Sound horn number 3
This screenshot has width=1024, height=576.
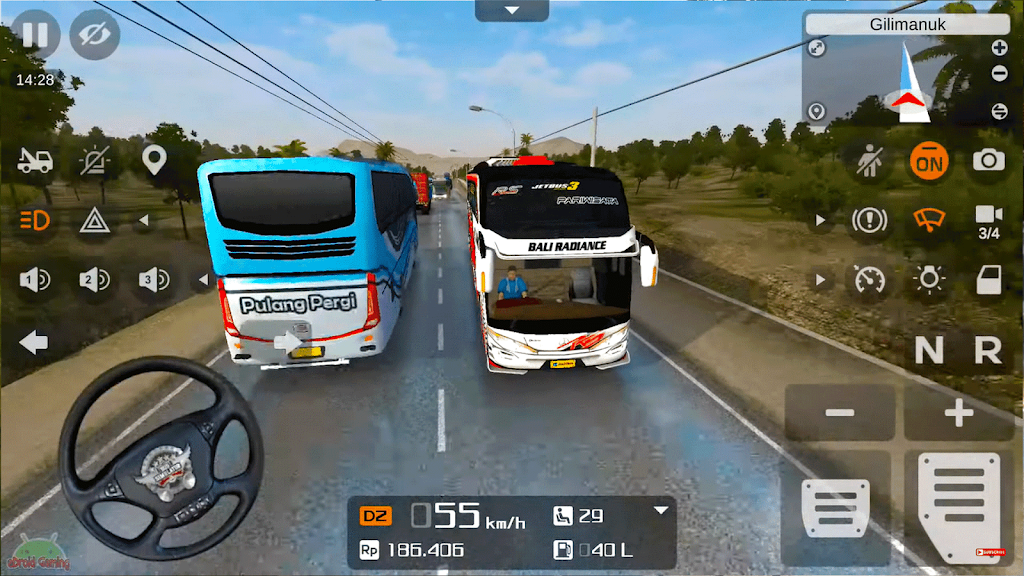point(154,281)
